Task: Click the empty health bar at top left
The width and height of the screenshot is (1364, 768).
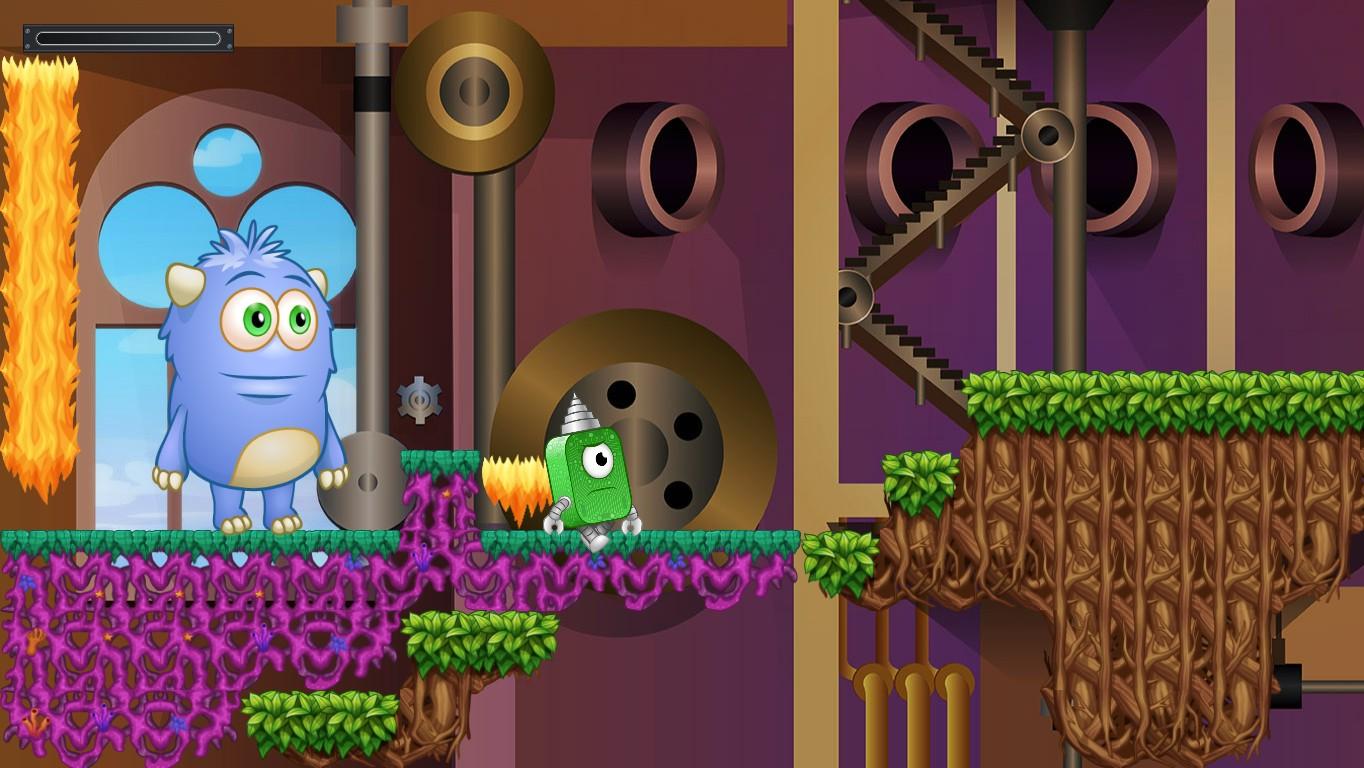Action: [x=128, y=37]
